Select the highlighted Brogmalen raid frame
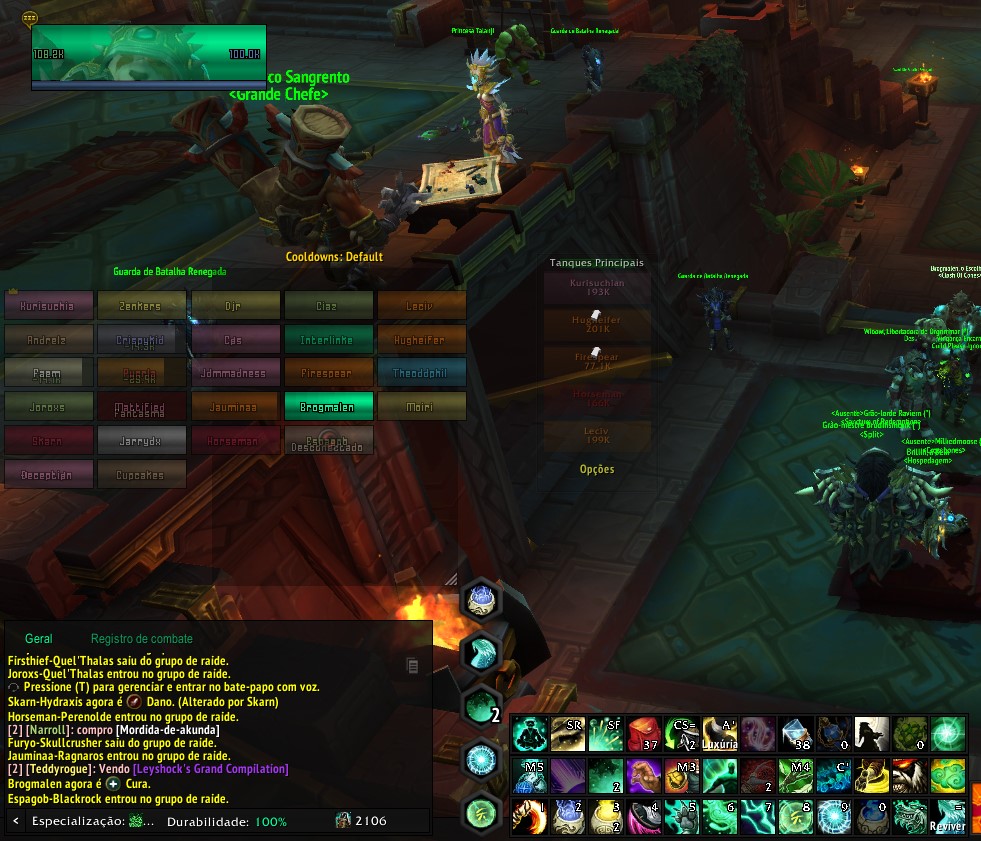Image resolution: width=981 pixels, height=841 pixels. tap(328, 406)
